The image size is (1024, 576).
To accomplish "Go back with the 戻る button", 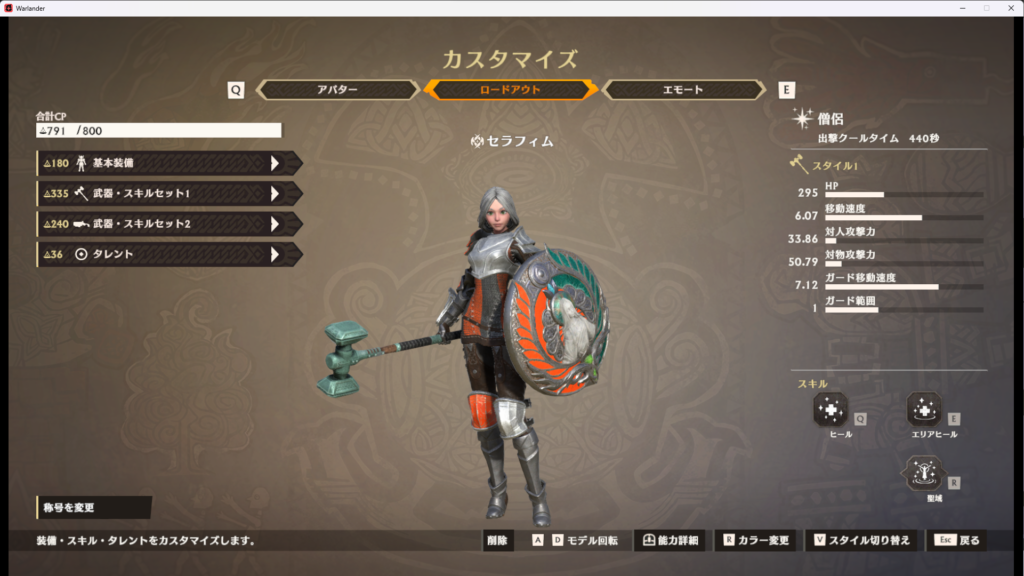I will tap(958, 541).
